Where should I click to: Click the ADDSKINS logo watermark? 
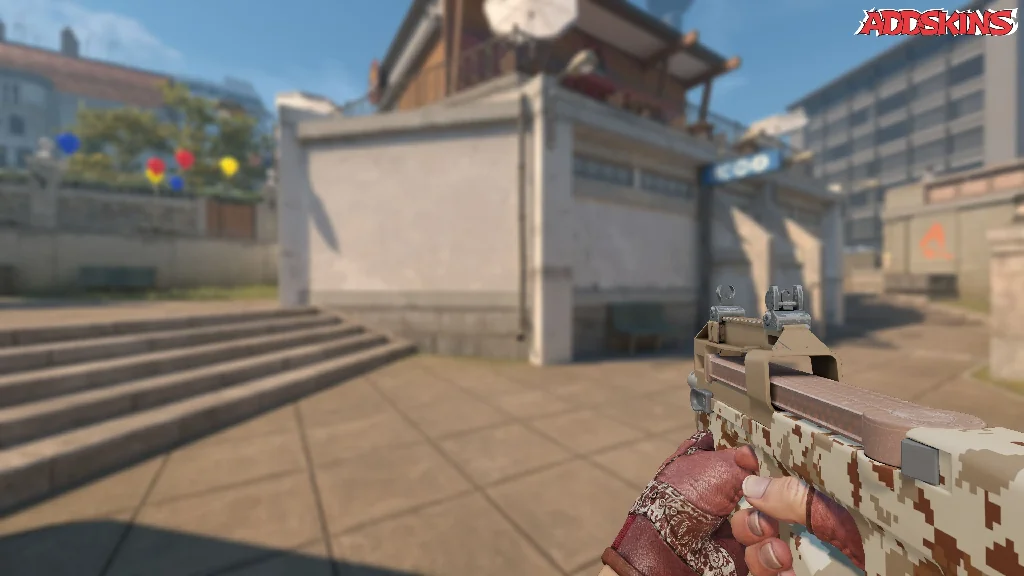936,22
